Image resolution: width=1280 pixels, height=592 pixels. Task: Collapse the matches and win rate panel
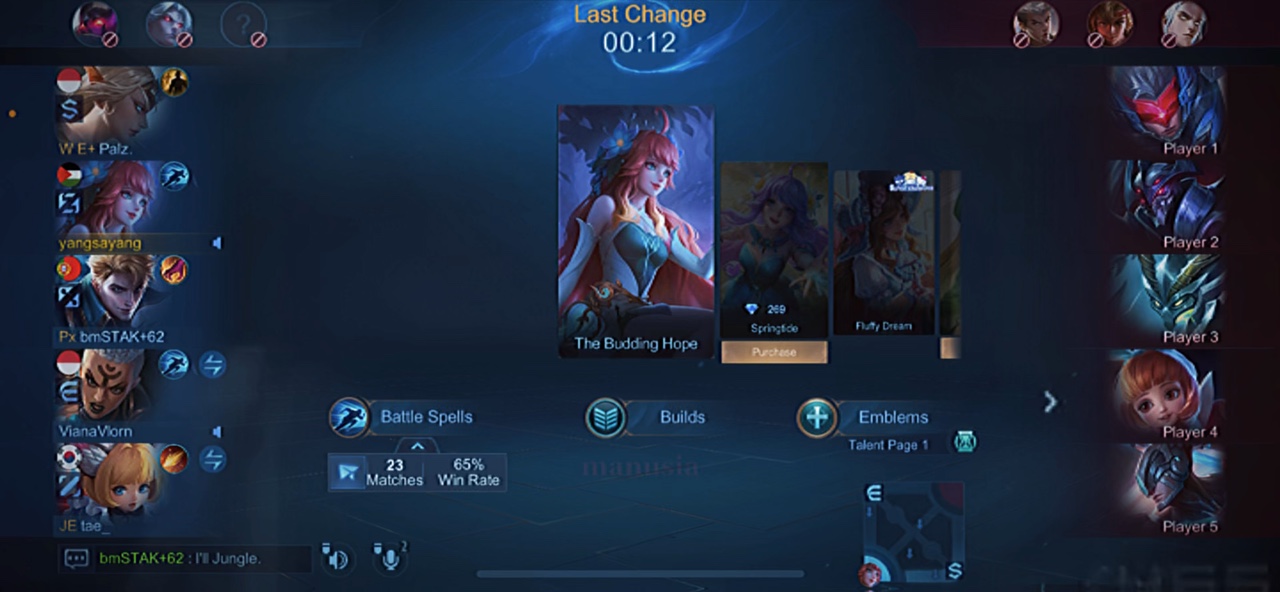[418, 446]
